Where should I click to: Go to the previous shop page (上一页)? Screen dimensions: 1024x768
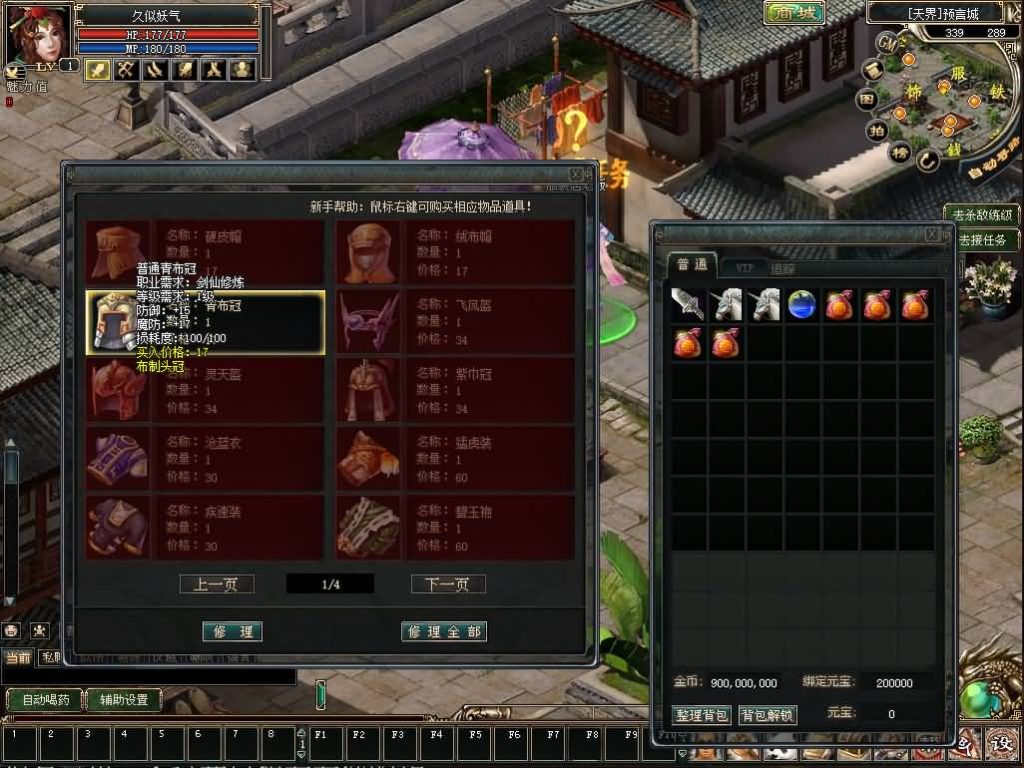click(x=216, y=584)
